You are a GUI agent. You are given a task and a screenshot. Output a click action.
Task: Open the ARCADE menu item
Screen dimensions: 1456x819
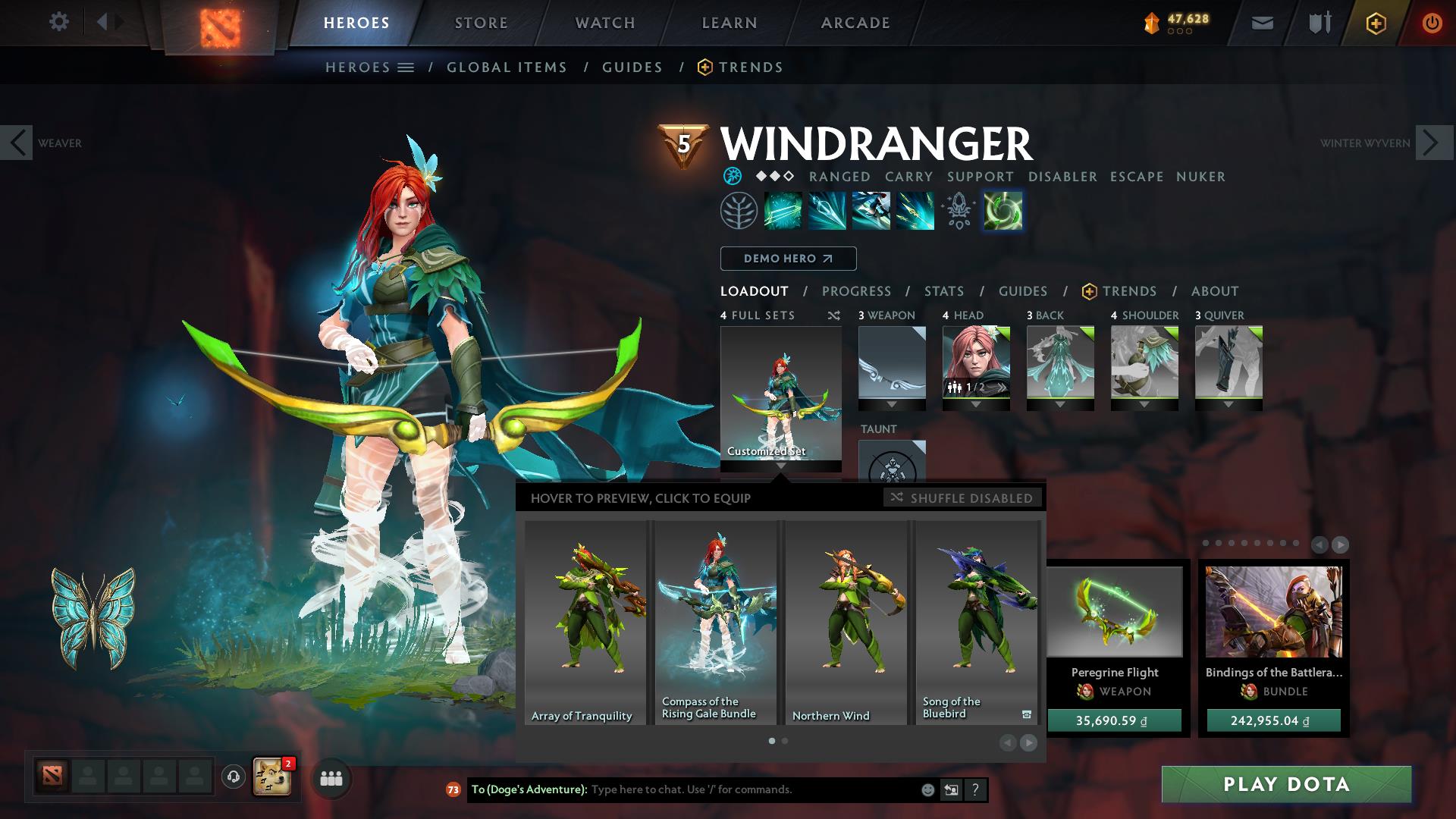click(x=855, y=22)
